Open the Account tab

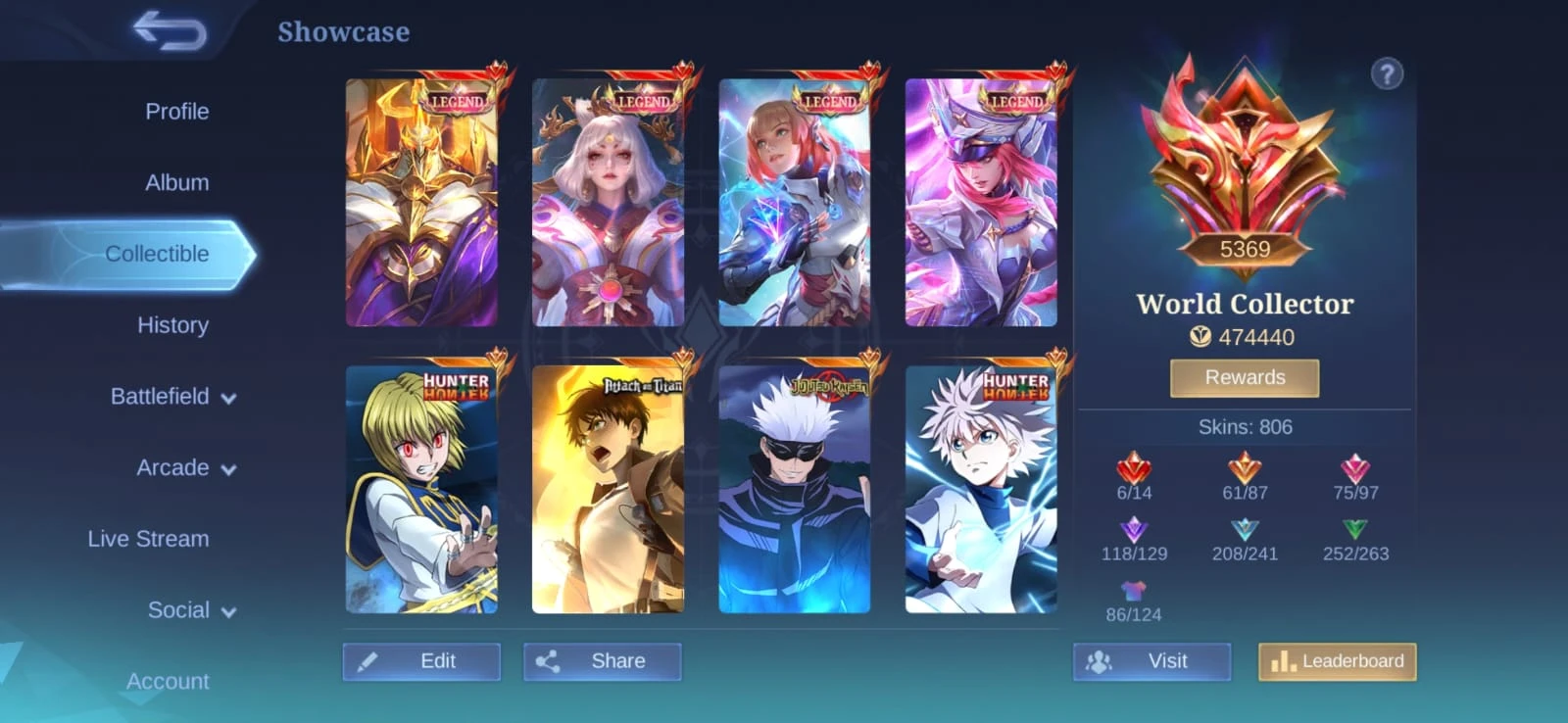click(x=168, y=681)
